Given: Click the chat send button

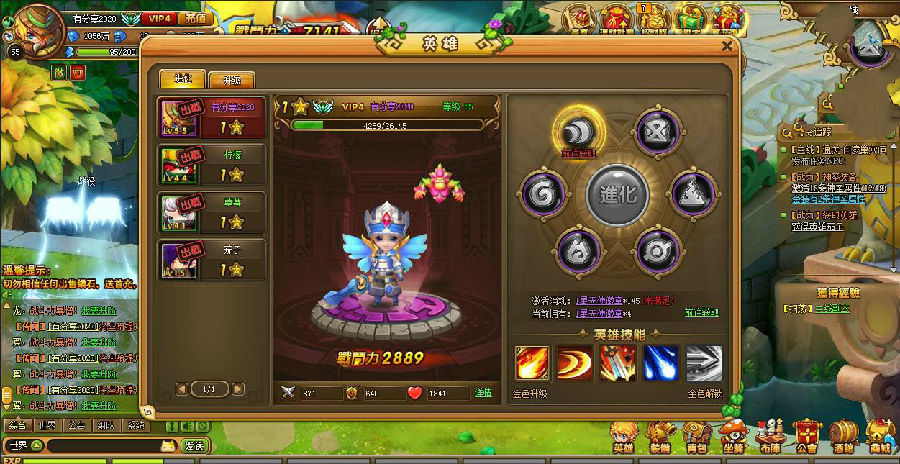Looking at the screenshot, I should click(194, 445).
